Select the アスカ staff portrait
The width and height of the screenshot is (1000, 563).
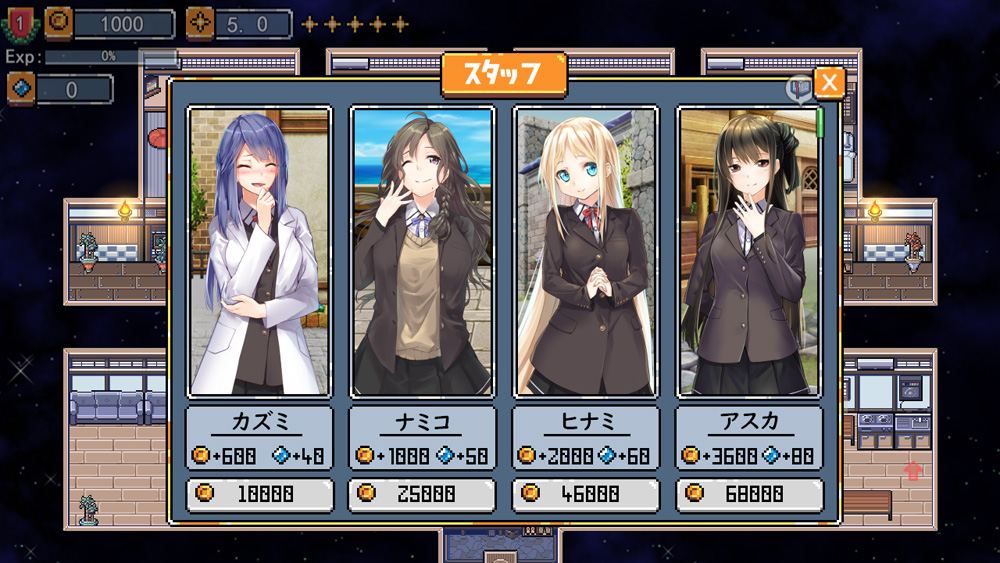point(749,252)
